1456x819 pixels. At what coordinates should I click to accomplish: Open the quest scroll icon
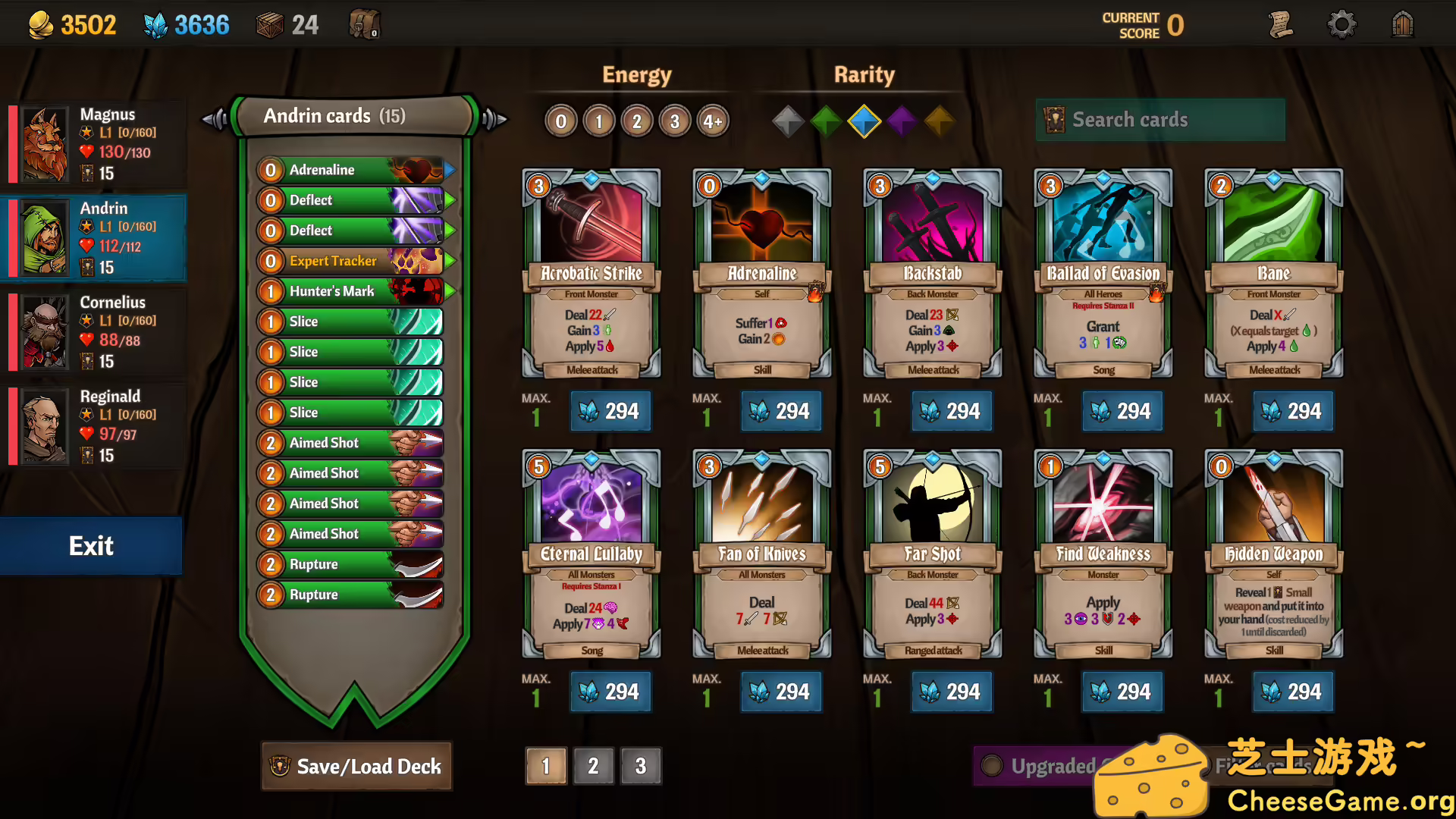pyautogui.click(x=1282, y=24)
